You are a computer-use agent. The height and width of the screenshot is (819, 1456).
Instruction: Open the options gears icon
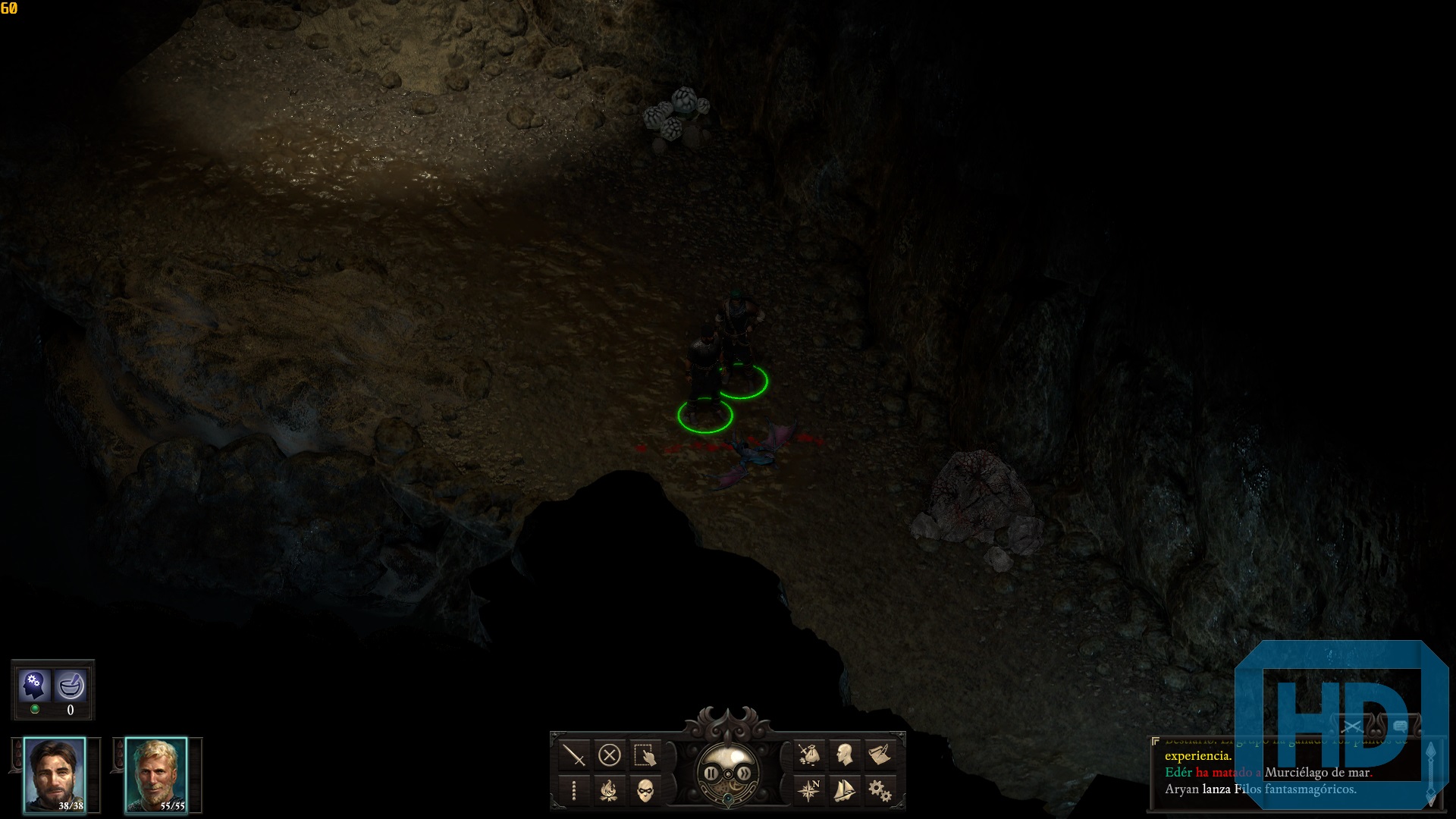880,791
